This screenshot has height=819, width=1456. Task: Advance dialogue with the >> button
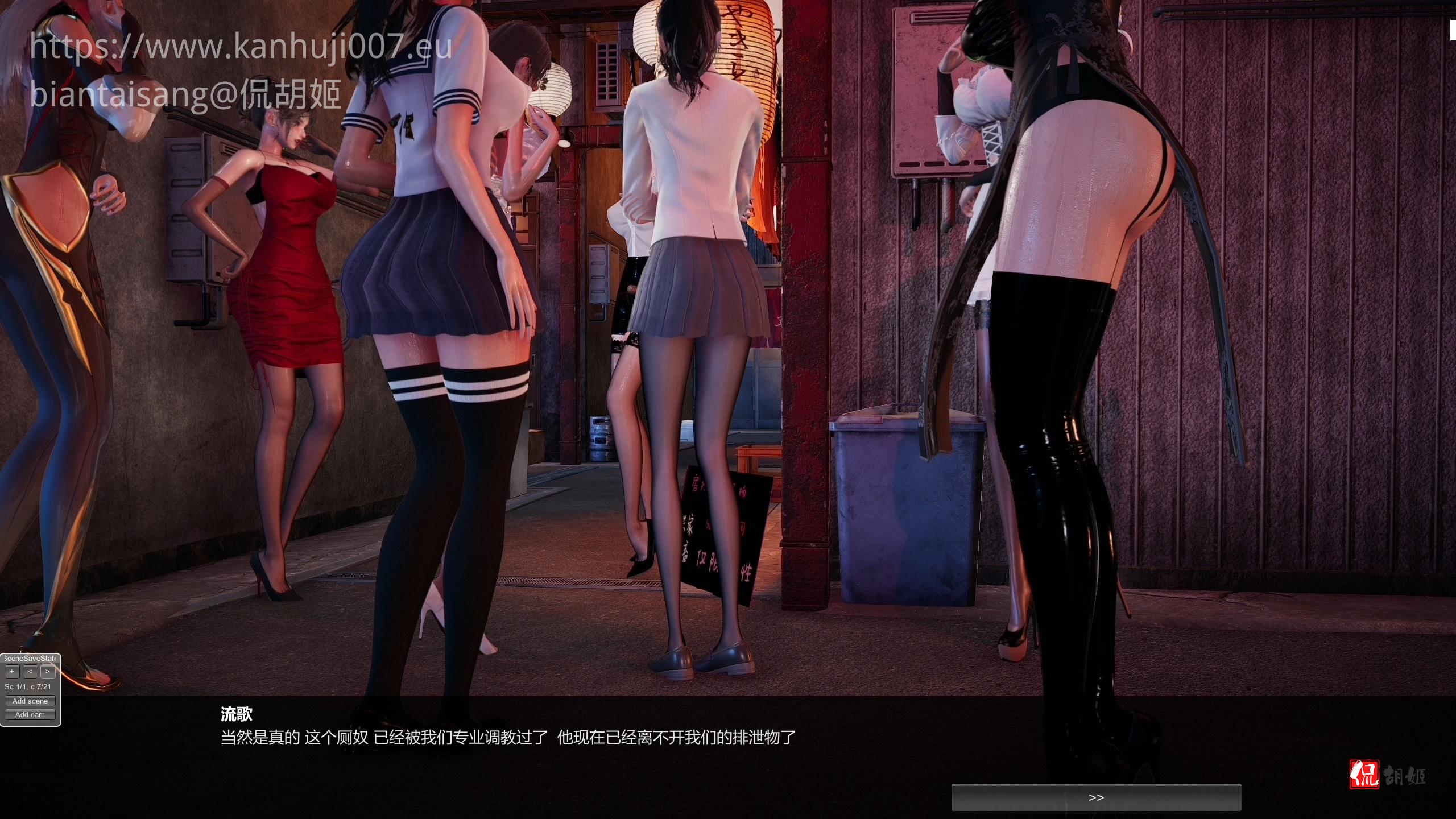[x=1096, y=797]
